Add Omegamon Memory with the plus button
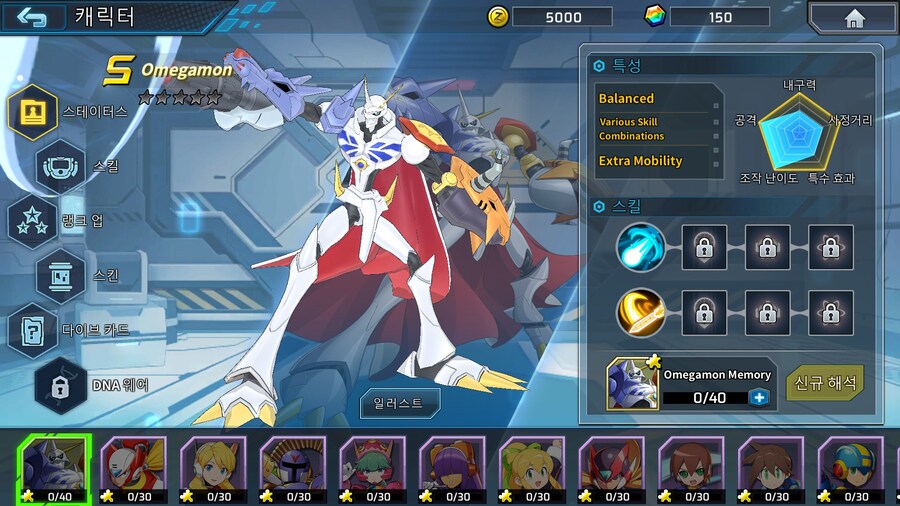This screenshot has height=506, width=900. (x=759, y=397)
